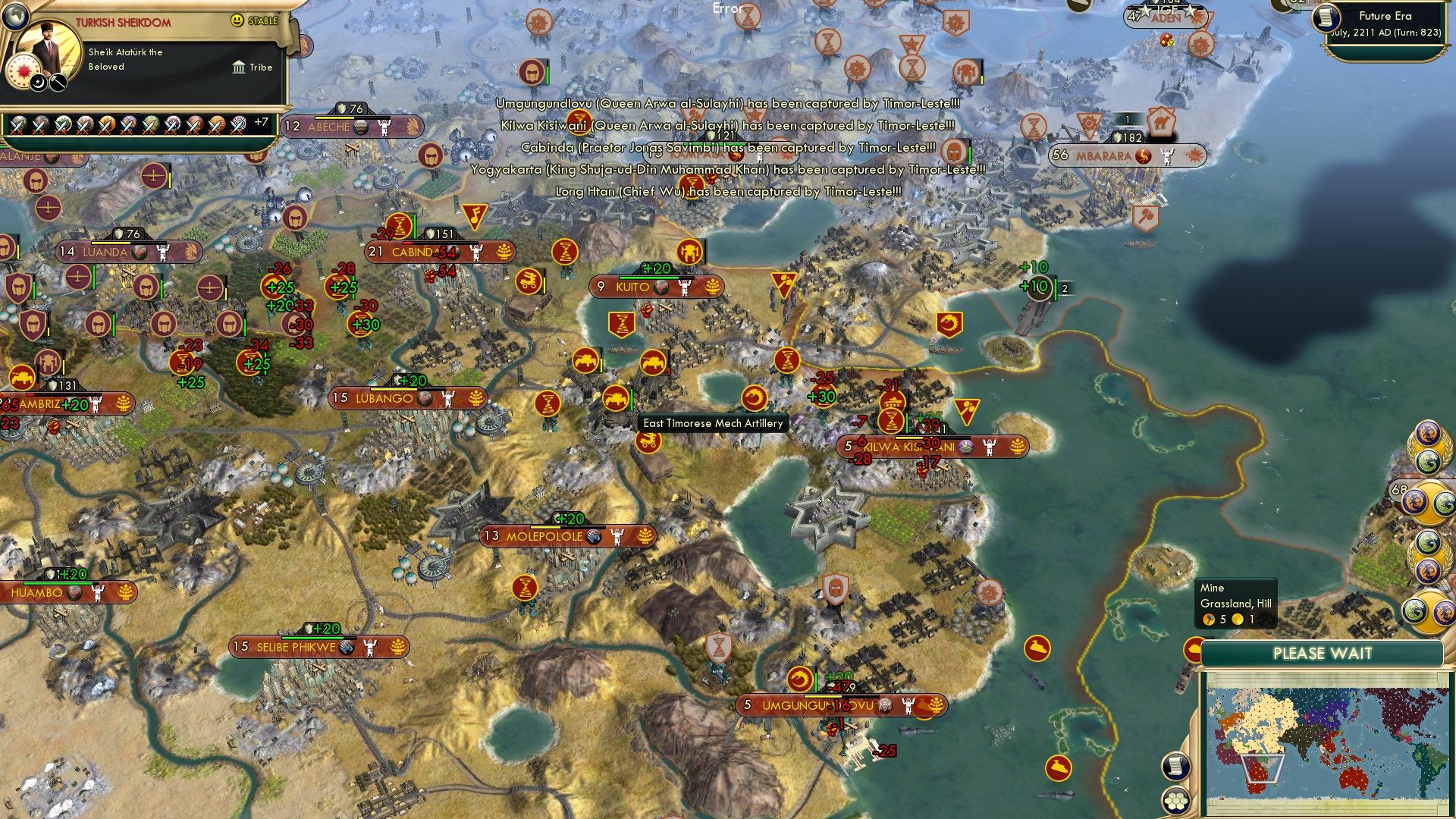Click the Tribe government building icon

240,67
